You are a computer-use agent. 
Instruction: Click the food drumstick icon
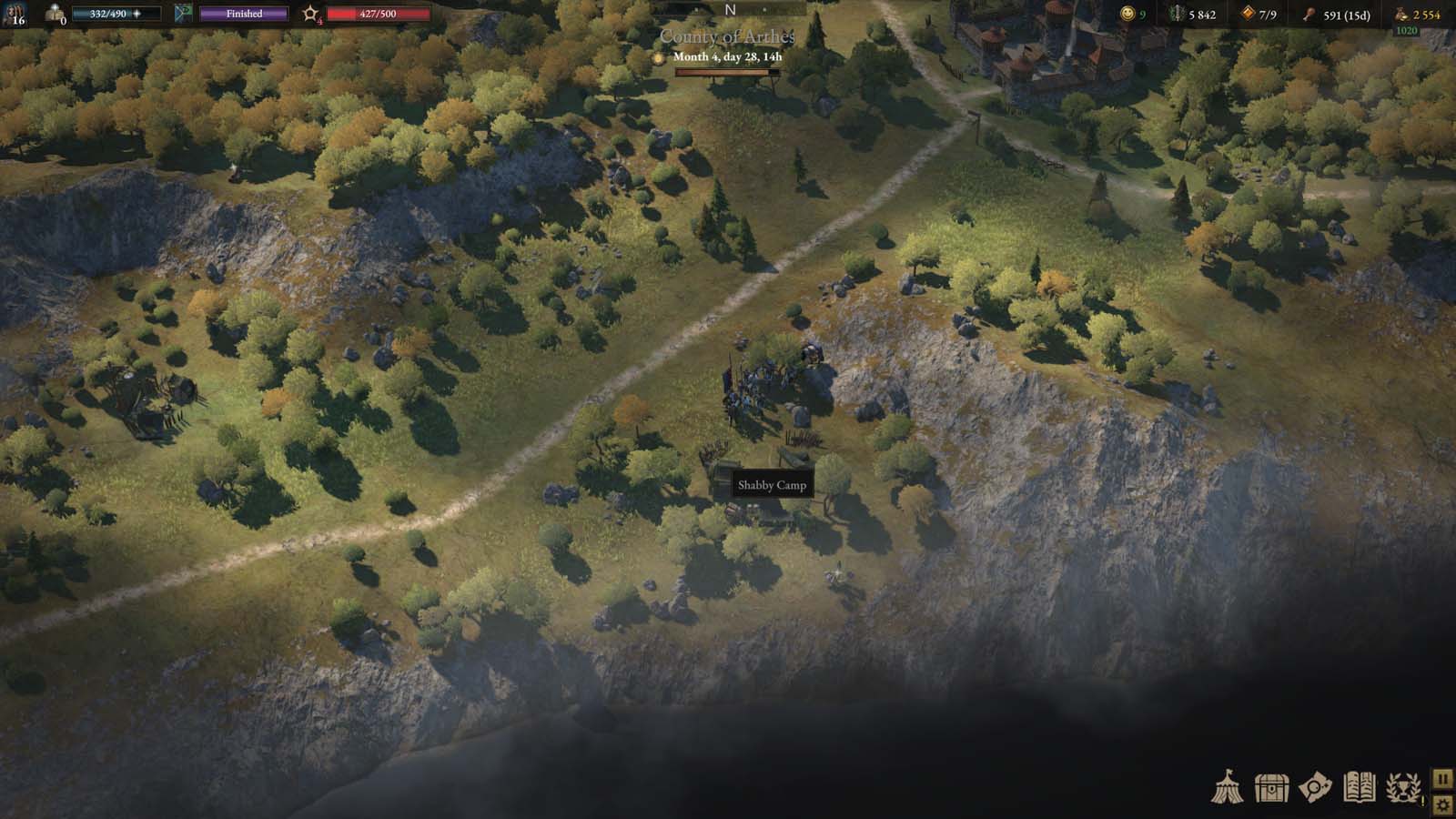pyautogui.click(x=1309, y=15)
